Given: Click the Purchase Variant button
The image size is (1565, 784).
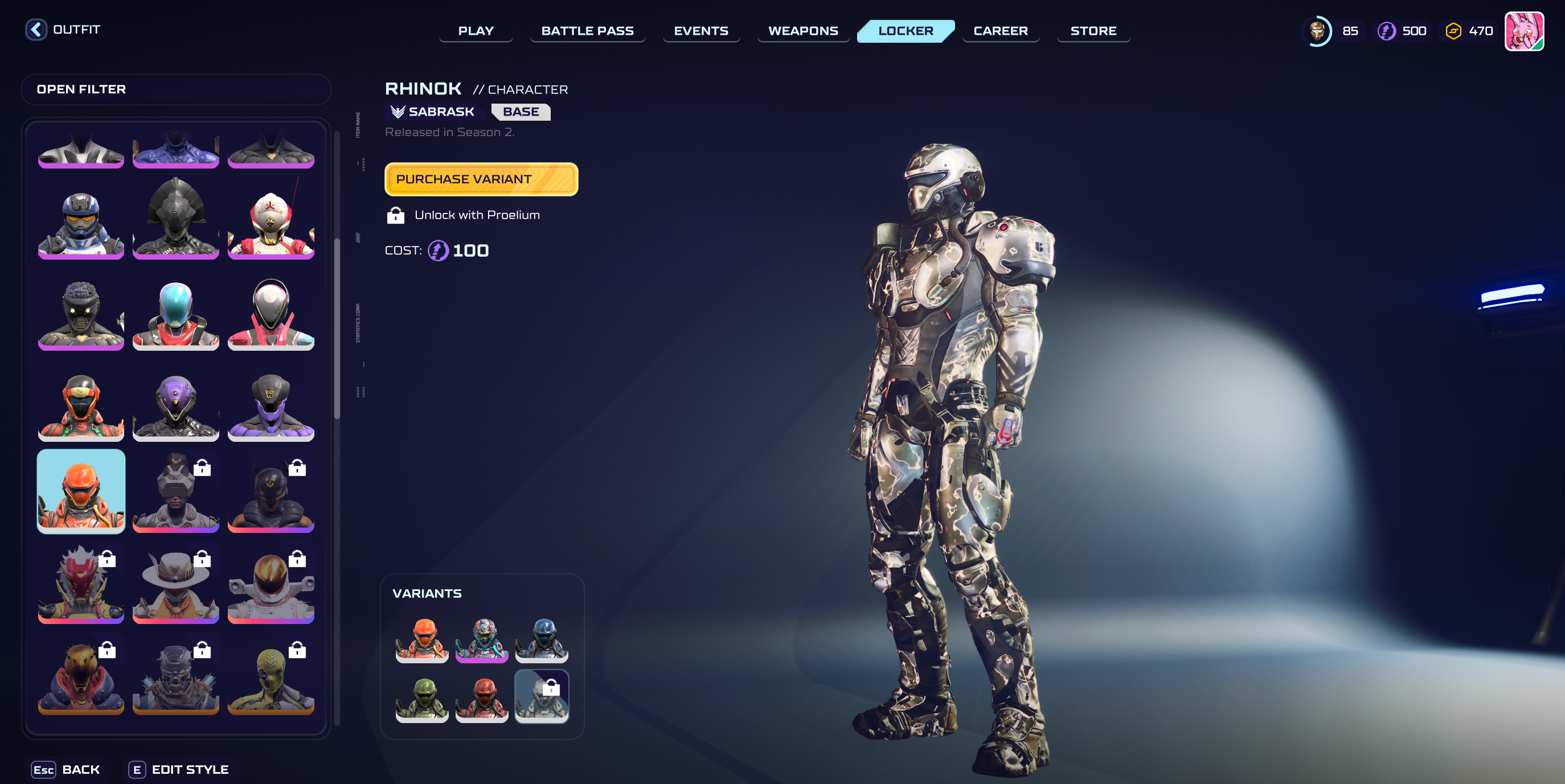Looking at the screenshot, I should pyautogui.click(x=481, y=179).
